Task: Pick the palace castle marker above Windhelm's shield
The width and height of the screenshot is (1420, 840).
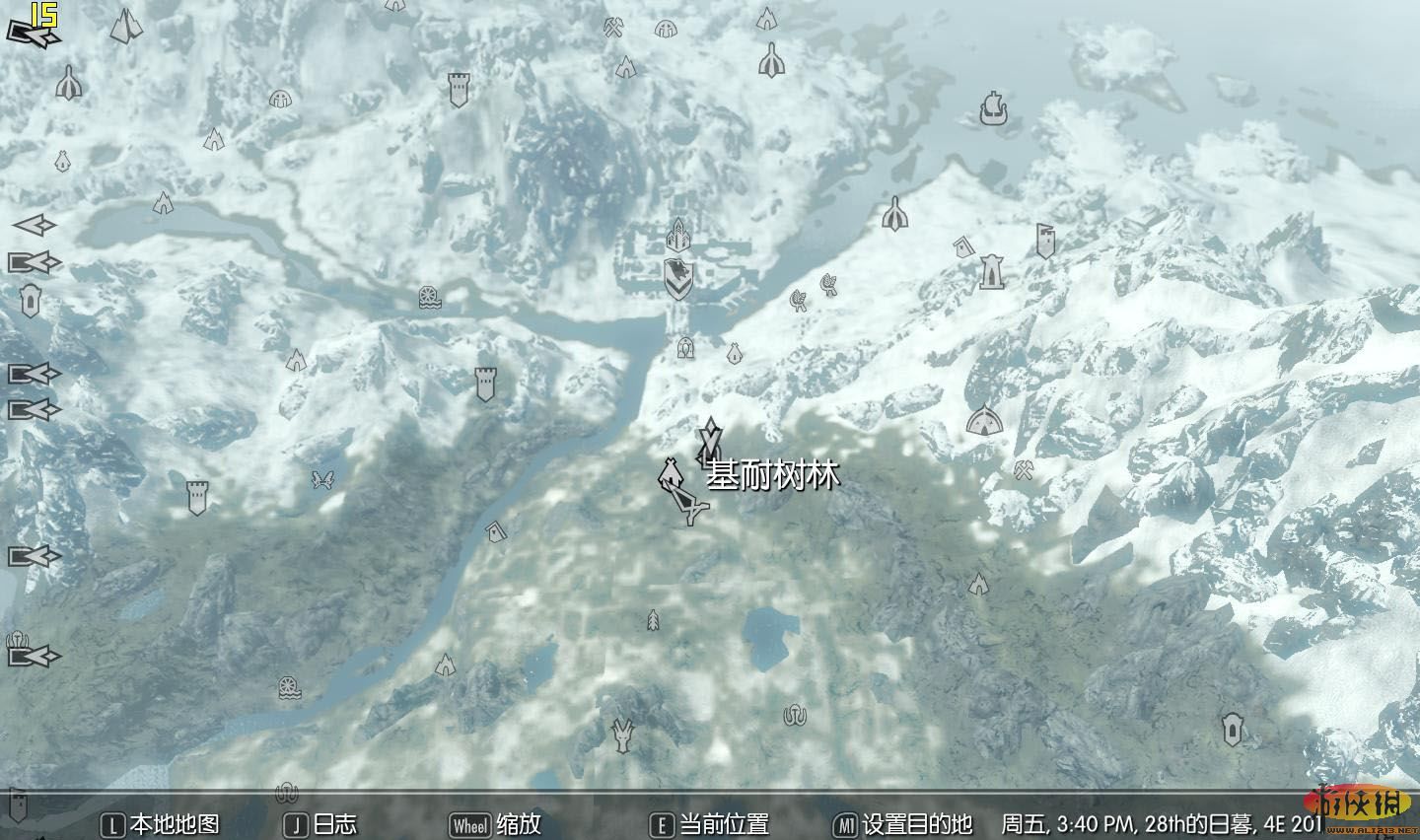Action: pos(677,235)
